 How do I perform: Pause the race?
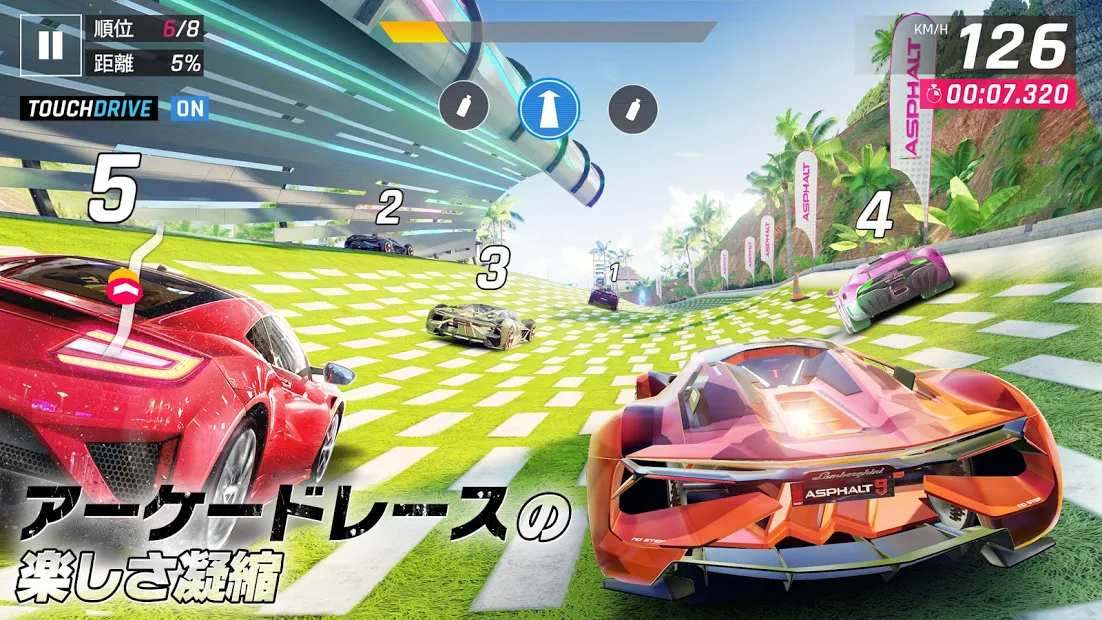coord(51,46)
